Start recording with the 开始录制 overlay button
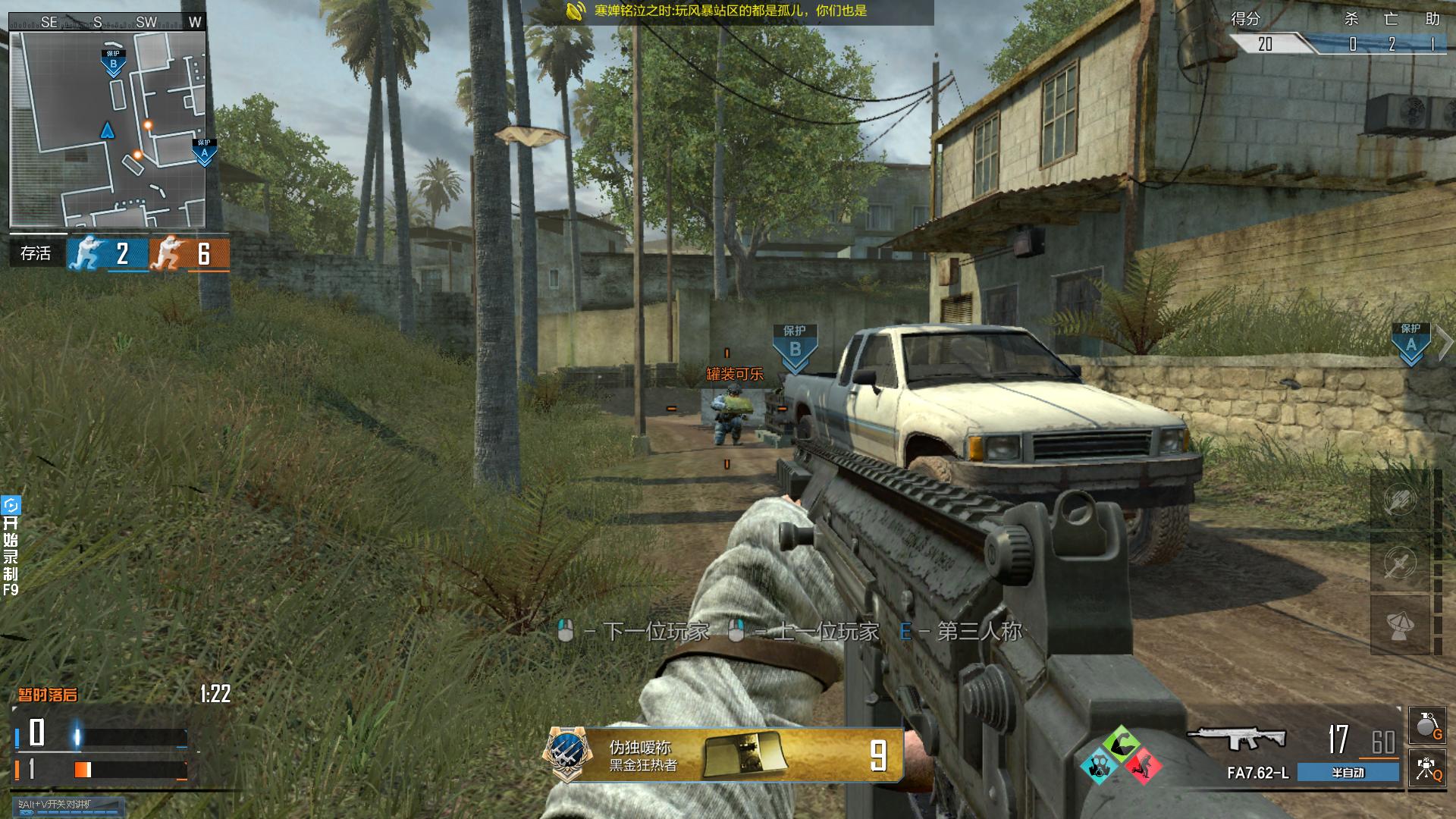 11,546
